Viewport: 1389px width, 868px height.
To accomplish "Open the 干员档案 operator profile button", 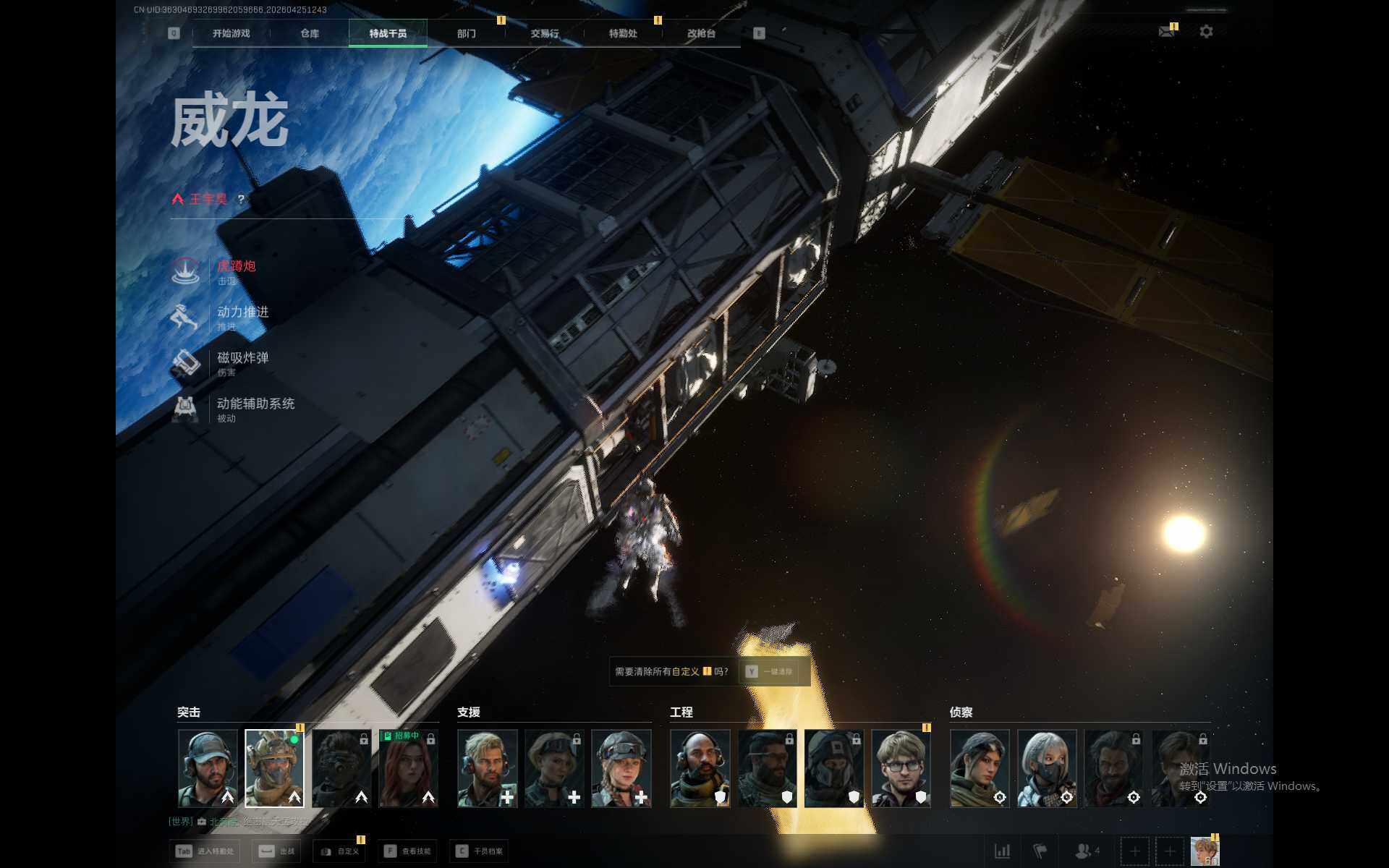I will (x=480, y=851).
